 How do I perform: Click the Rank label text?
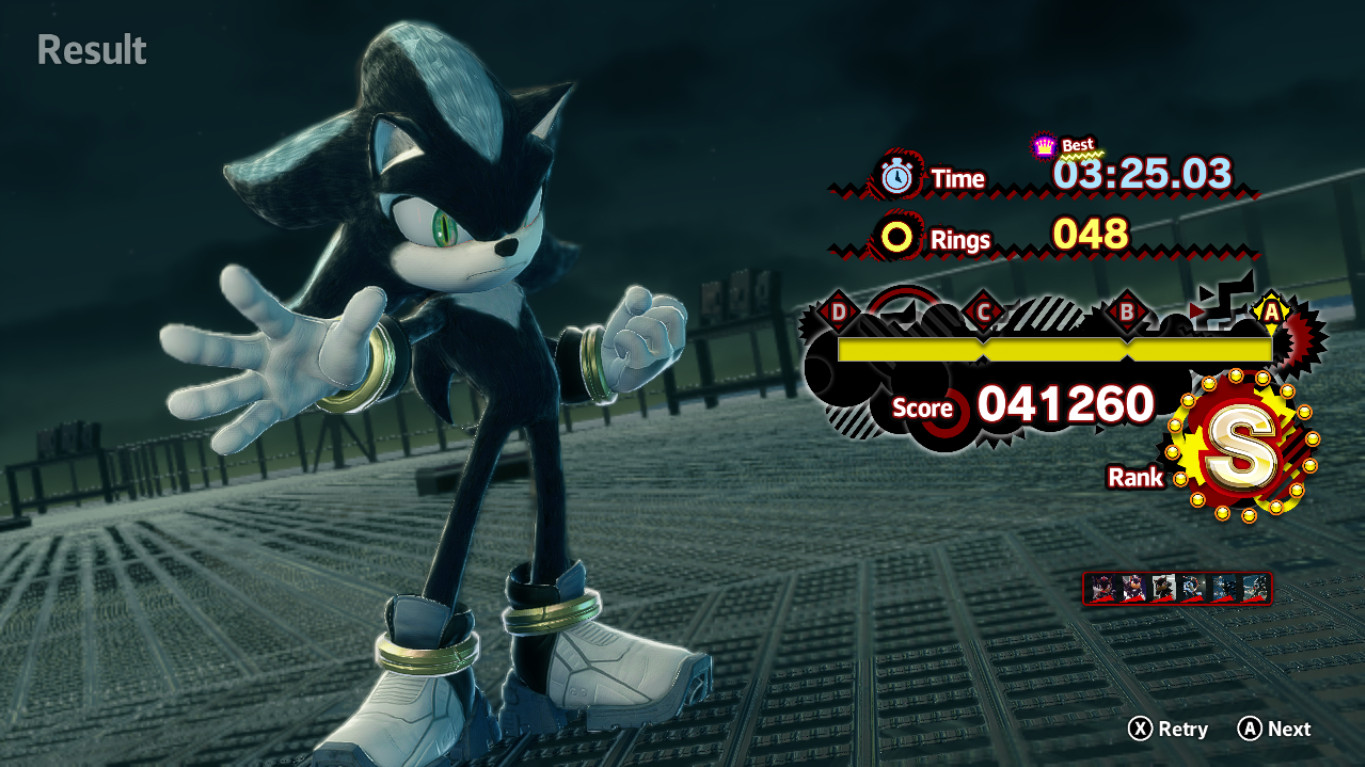point(1135,478)
